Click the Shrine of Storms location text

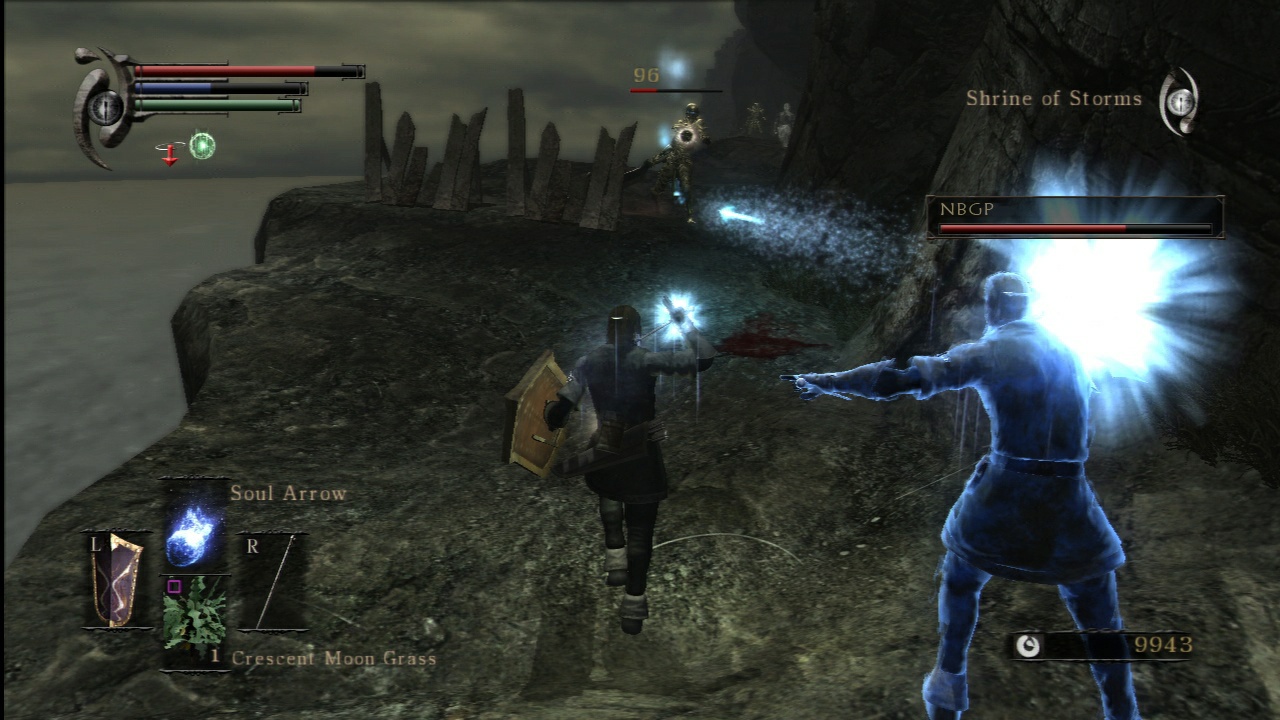pos(1053,98)
